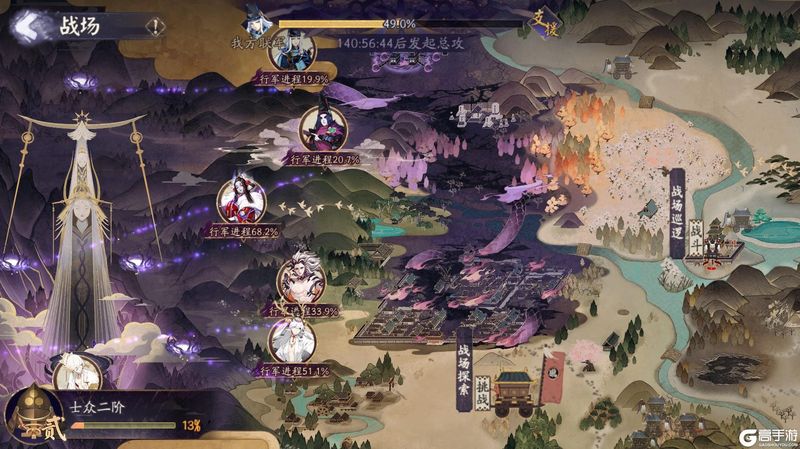Open the 战场探索 exploration banner

(463, 369)
